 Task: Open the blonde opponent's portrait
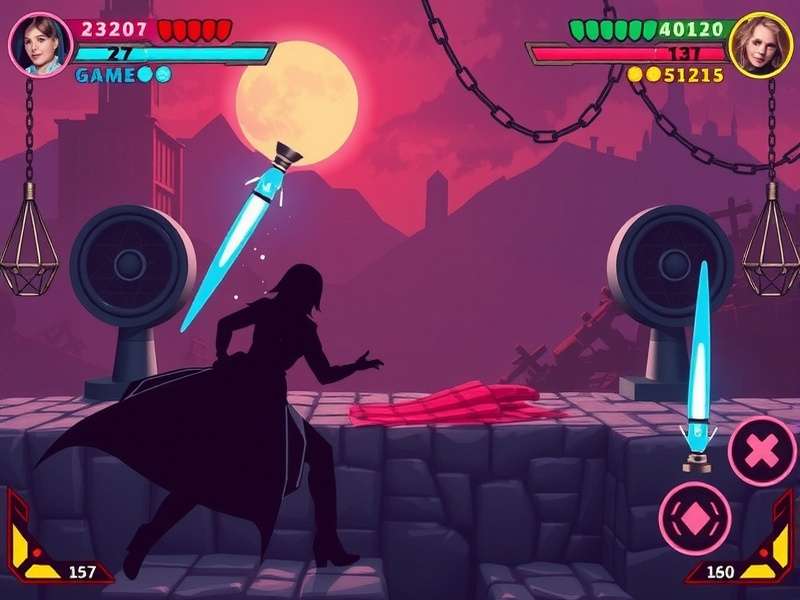(x=760, y=44)
